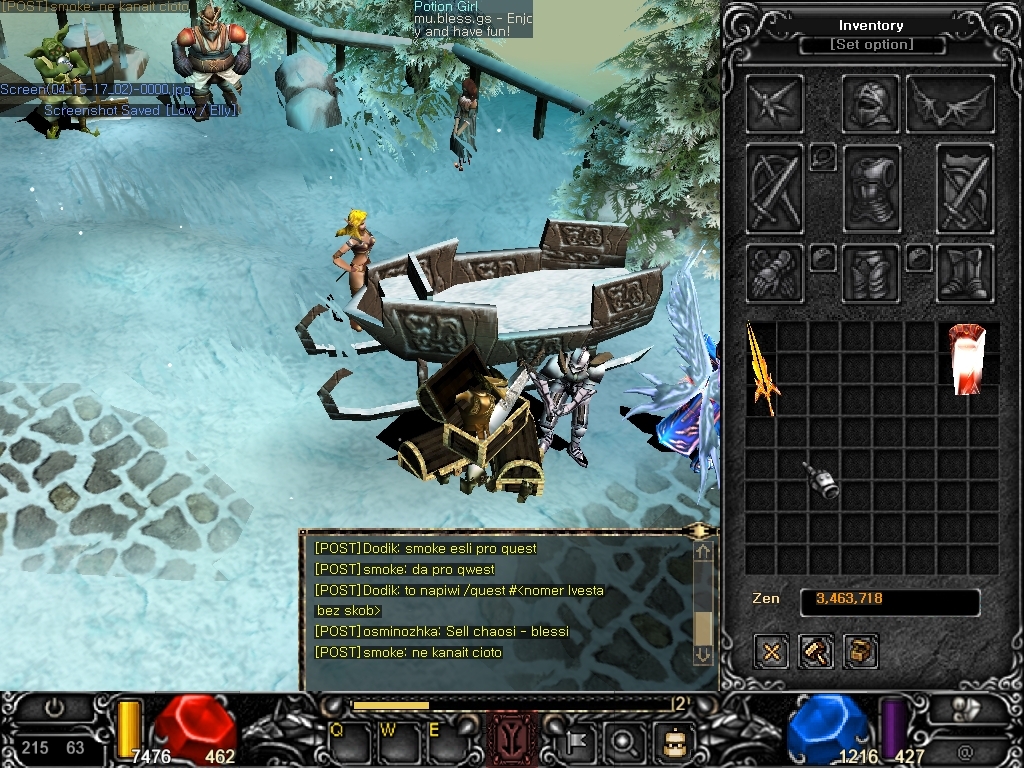The height and width of the screenshot is (768, 1024).
Task: Open the treasure chest store button
Action: [x=860, y=652]
